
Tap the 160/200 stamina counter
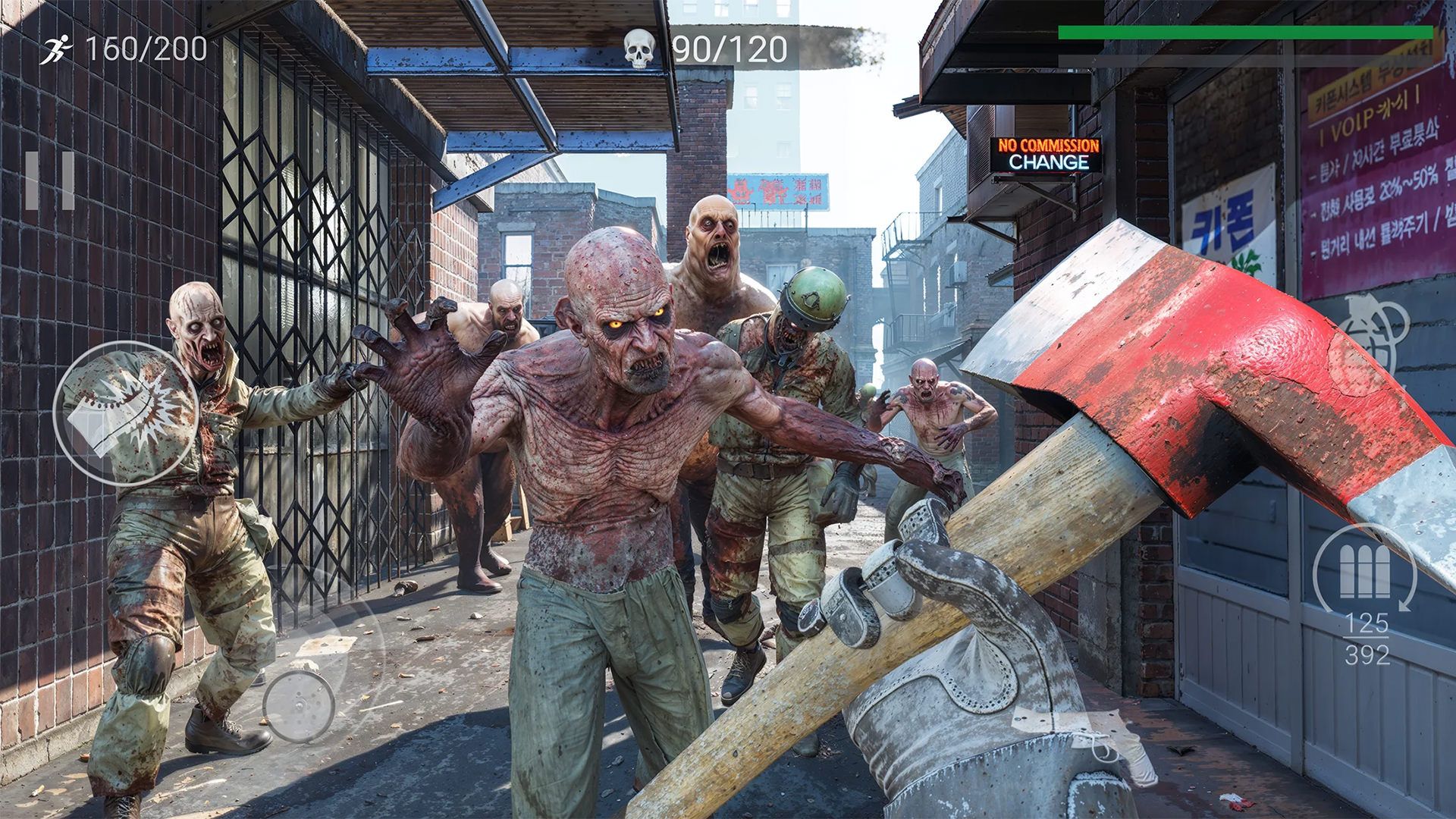[147, 49]
